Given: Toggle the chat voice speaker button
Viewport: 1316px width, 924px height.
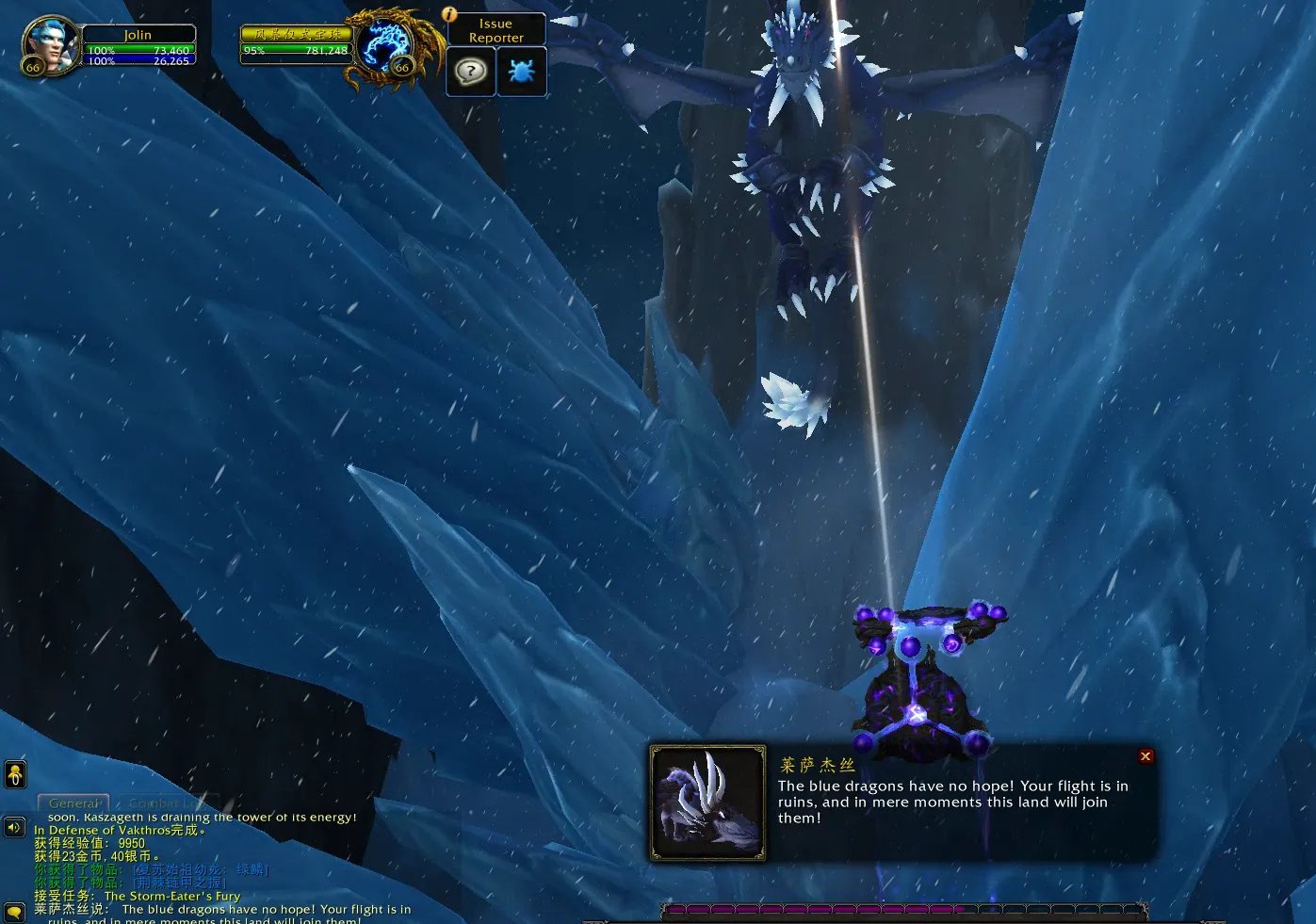Looking at the screenshot, I should click(14, 828).
